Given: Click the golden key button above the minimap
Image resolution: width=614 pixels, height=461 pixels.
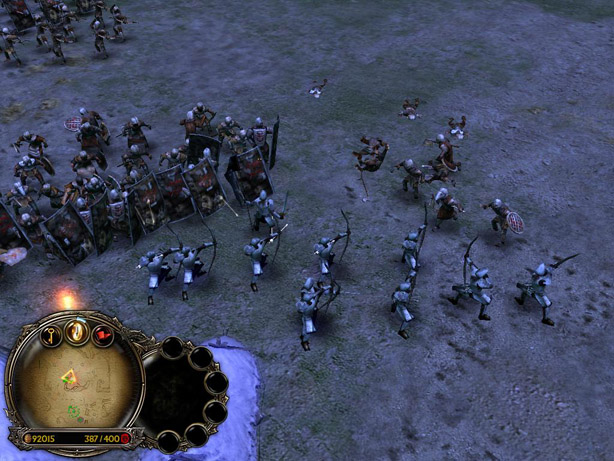Looking at the screenshot, I should [51, 334].
